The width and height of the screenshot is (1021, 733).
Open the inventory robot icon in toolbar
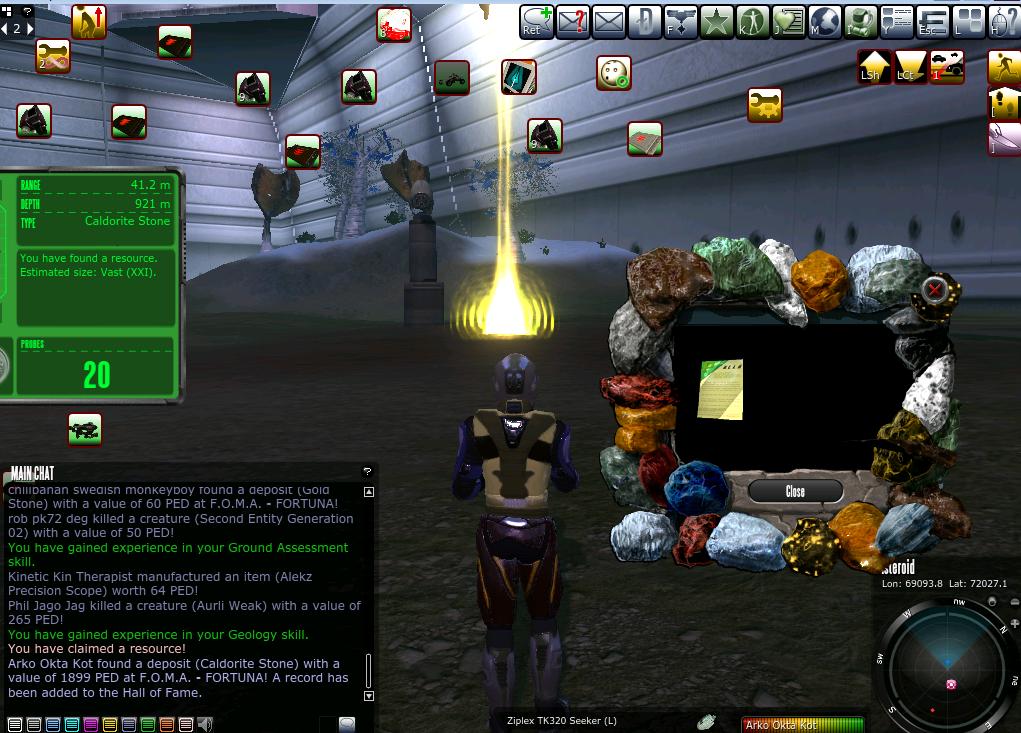861,21
